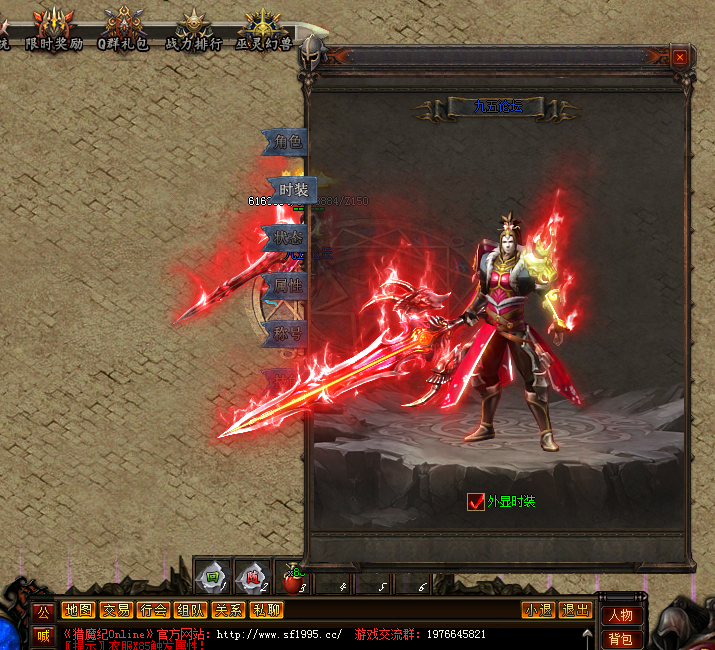The width and height of the screenshot is (715, 650).
Task: Open the 状态 tab
Action: (287, 238)
